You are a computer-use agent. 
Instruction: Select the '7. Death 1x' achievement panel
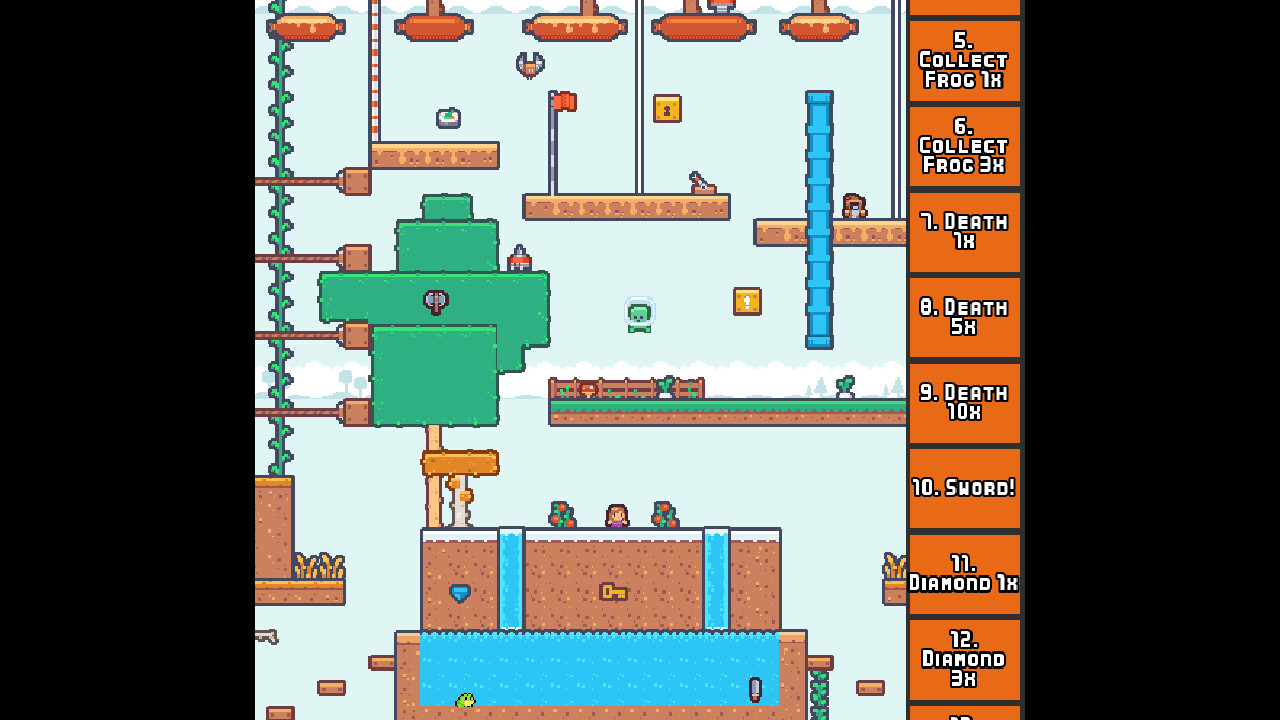[x=964, y=231]
